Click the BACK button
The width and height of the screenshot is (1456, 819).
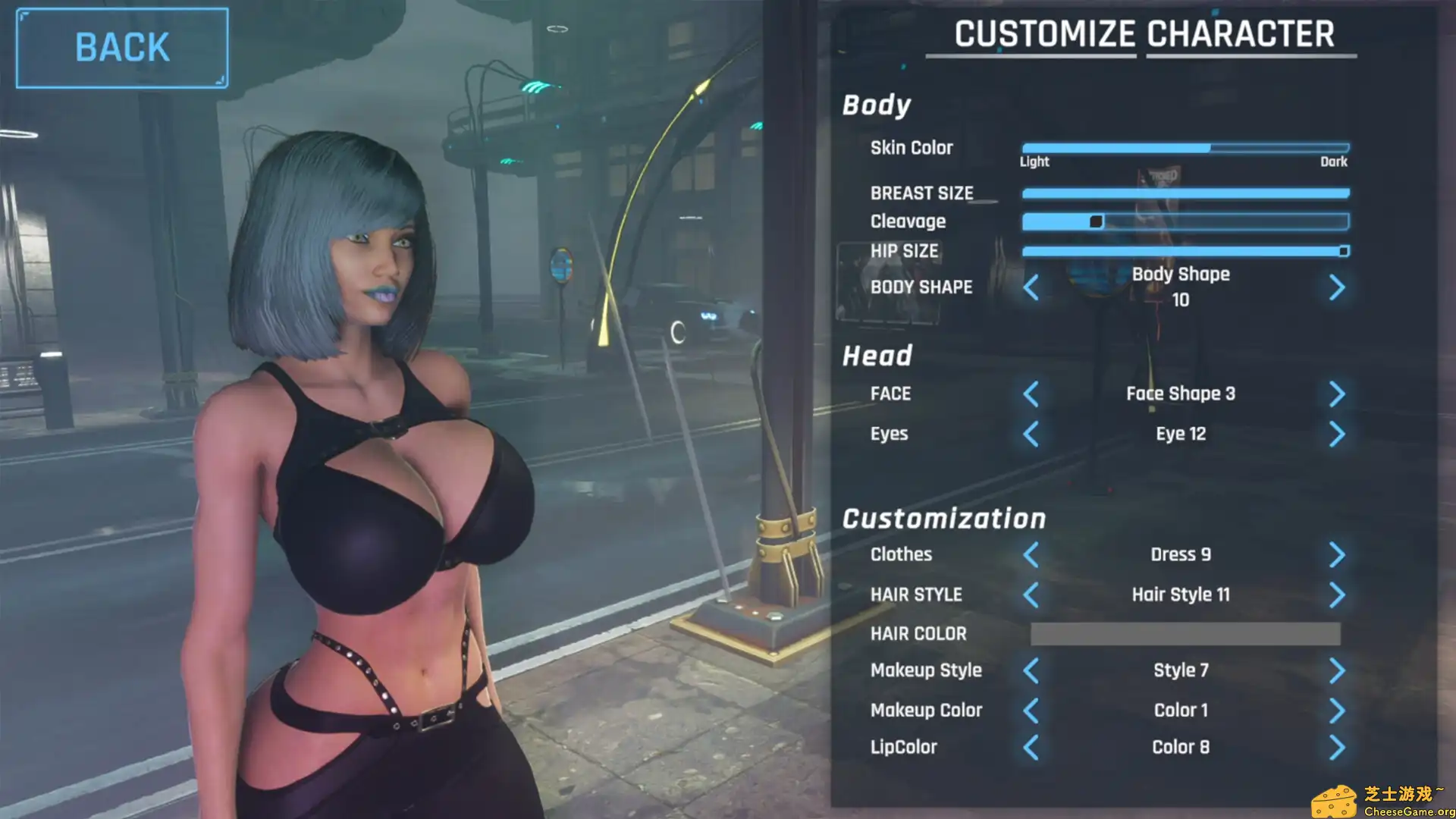121,47
